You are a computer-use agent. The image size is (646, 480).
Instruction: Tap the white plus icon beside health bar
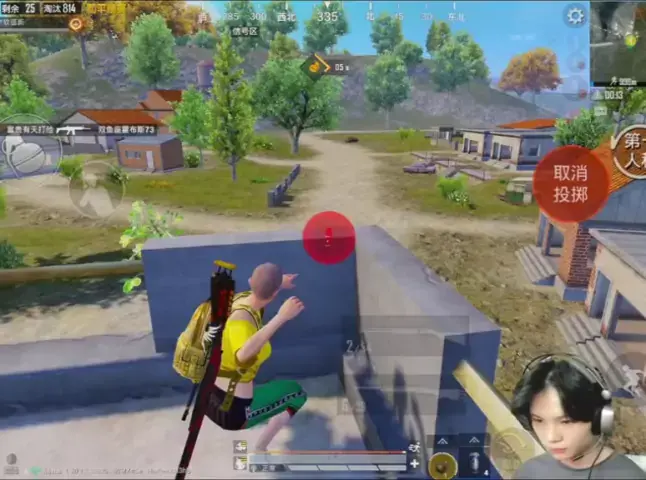point(414,464)
